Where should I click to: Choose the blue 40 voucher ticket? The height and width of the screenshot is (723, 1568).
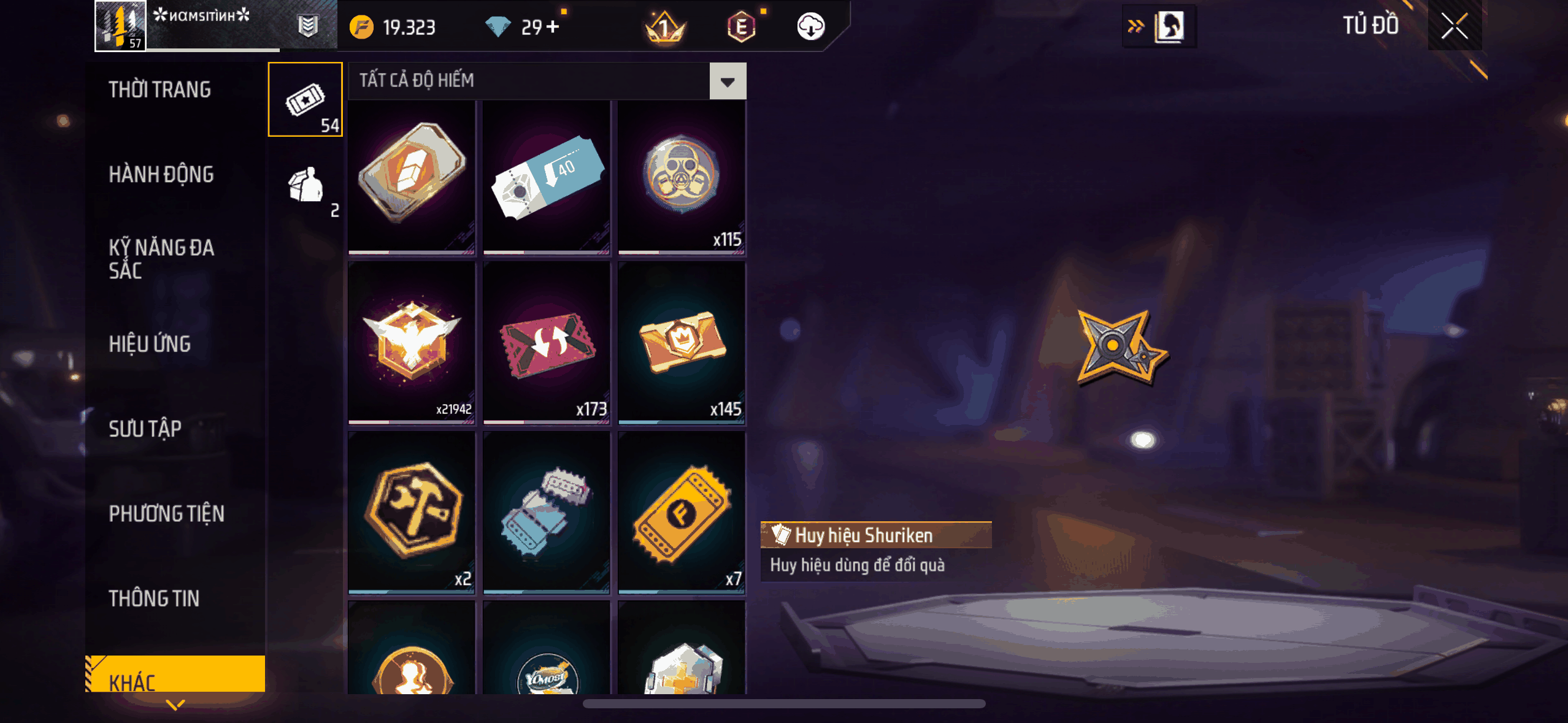click(547, 177)
